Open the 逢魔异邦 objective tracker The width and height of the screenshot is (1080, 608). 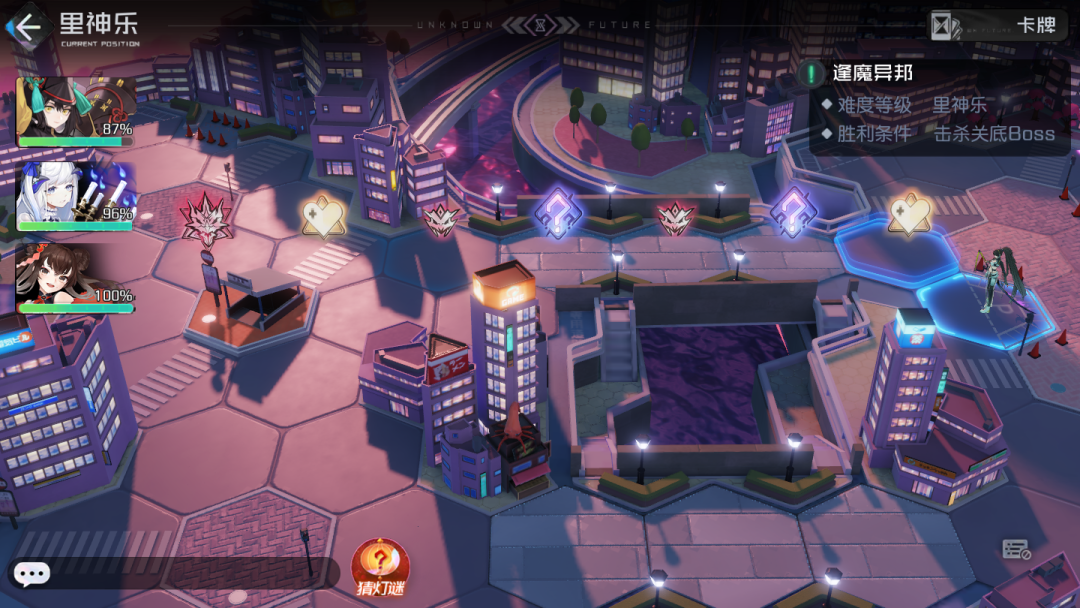[x=872, y=73]
